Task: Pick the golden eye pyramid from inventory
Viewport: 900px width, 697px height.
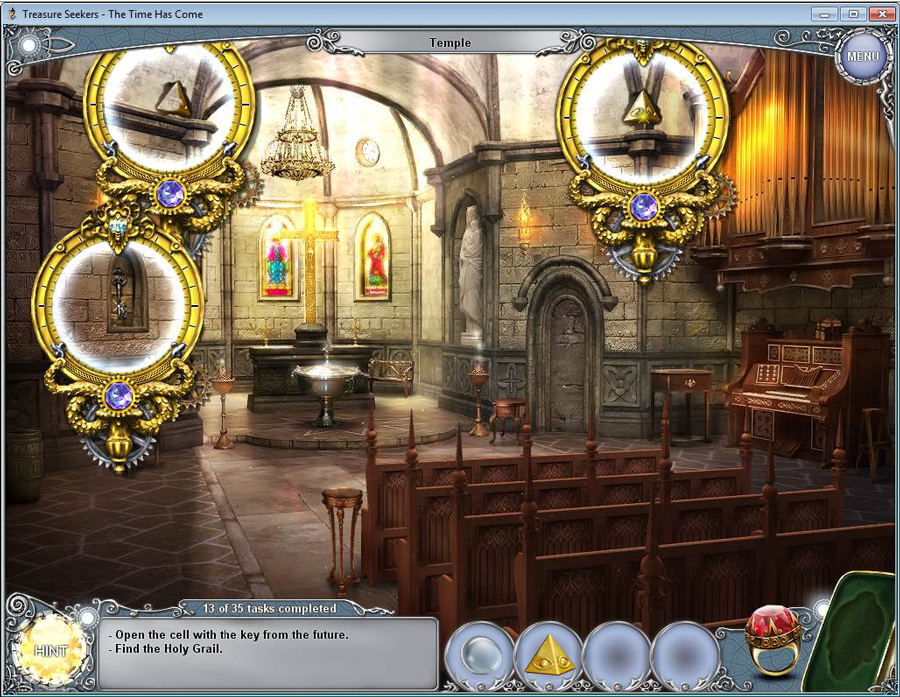Action: [548, 655]
